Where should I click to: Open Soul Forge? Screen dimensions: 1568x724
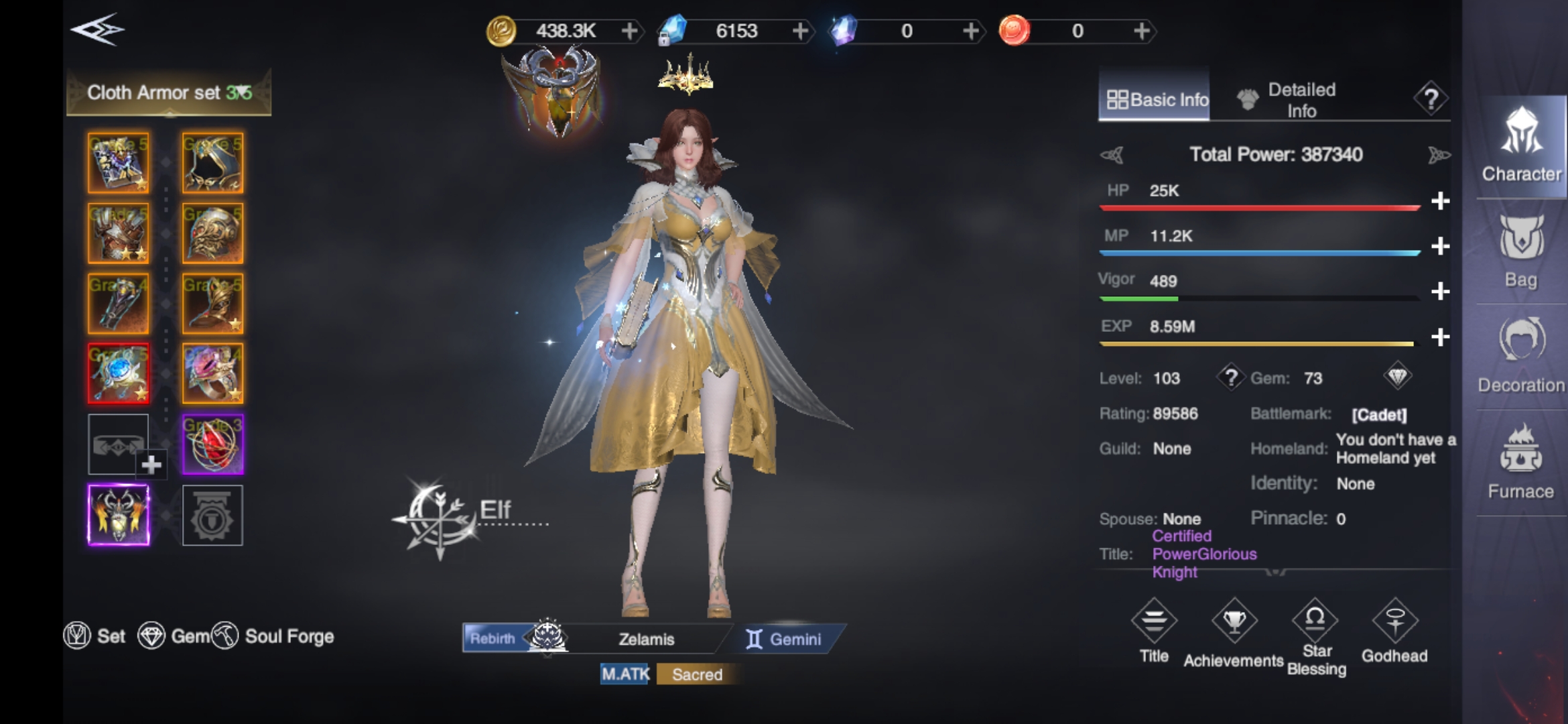pos(273,636)
